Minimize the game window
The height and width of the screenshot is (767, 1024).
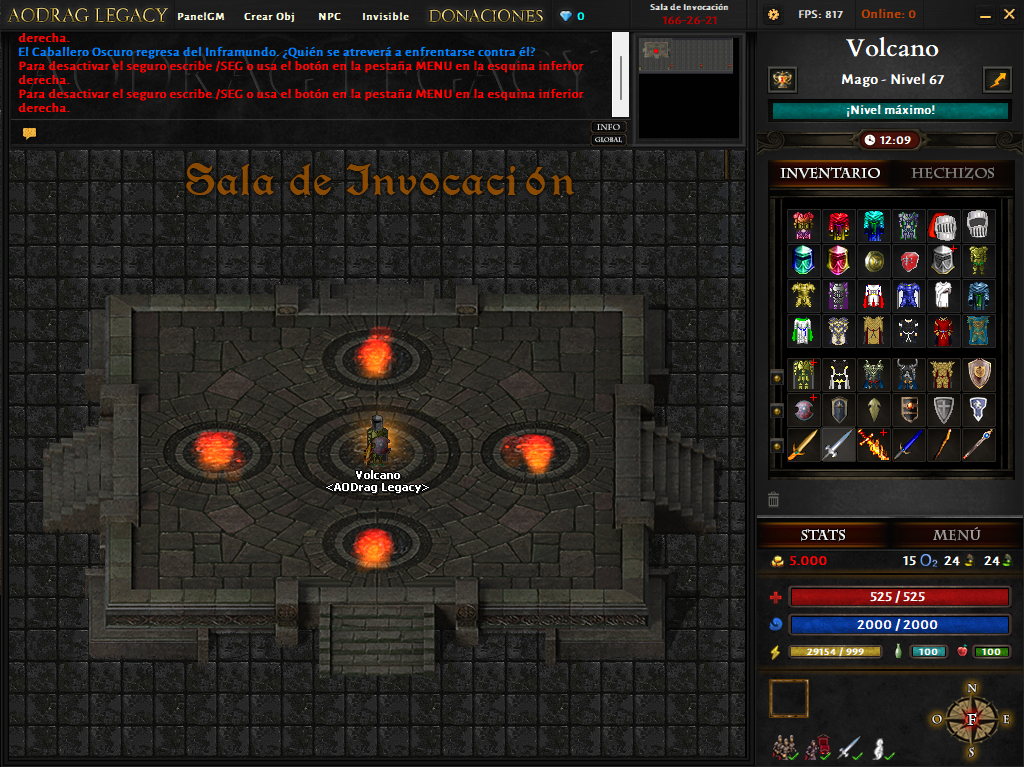click(x=985, y=15)
